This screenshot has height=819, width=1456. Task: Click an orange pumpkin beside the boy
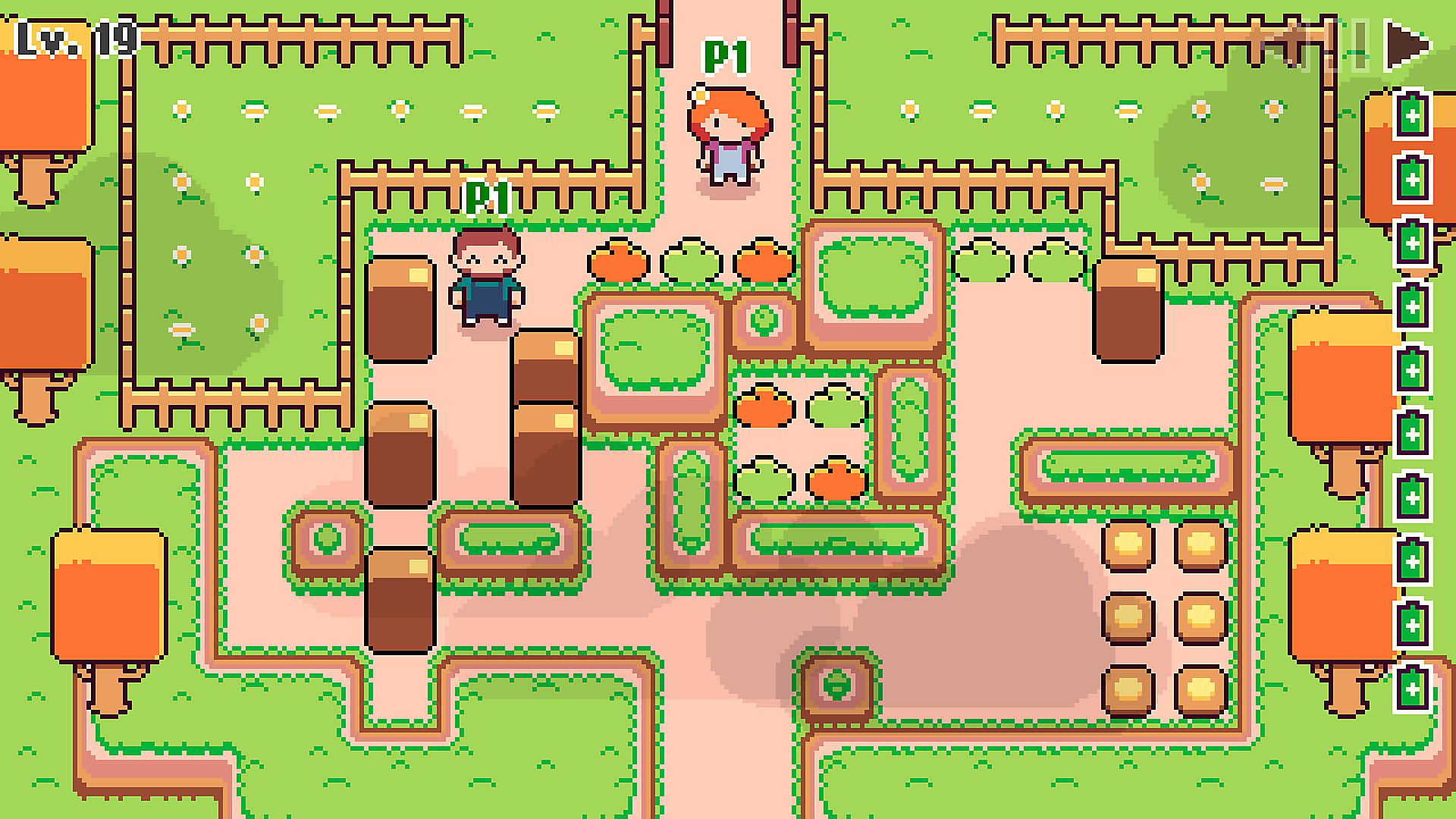pos(618,262)
